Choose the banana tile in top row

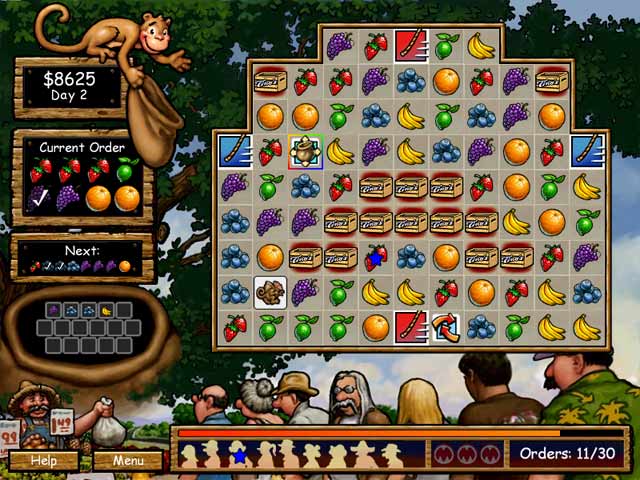tap(481, 46)
